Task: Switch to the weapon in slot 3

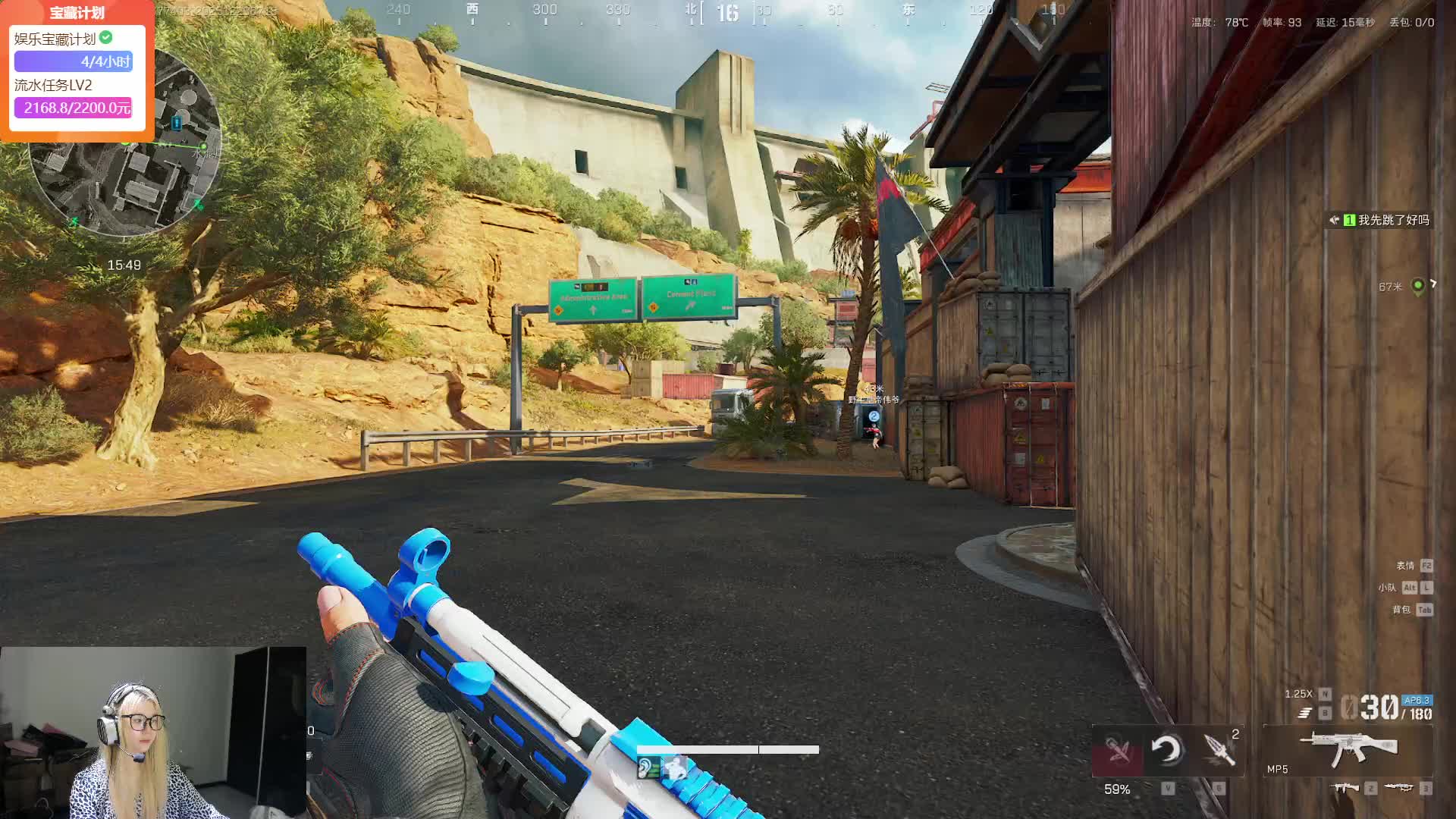Action: (x=1399, y=789)
